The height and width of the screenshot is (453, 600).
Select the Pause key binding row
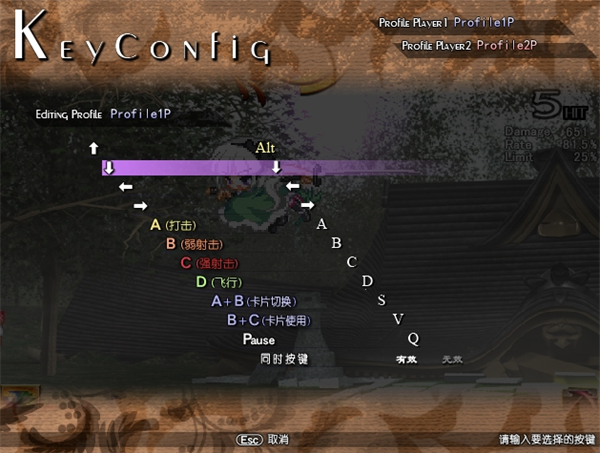[259, 340]
